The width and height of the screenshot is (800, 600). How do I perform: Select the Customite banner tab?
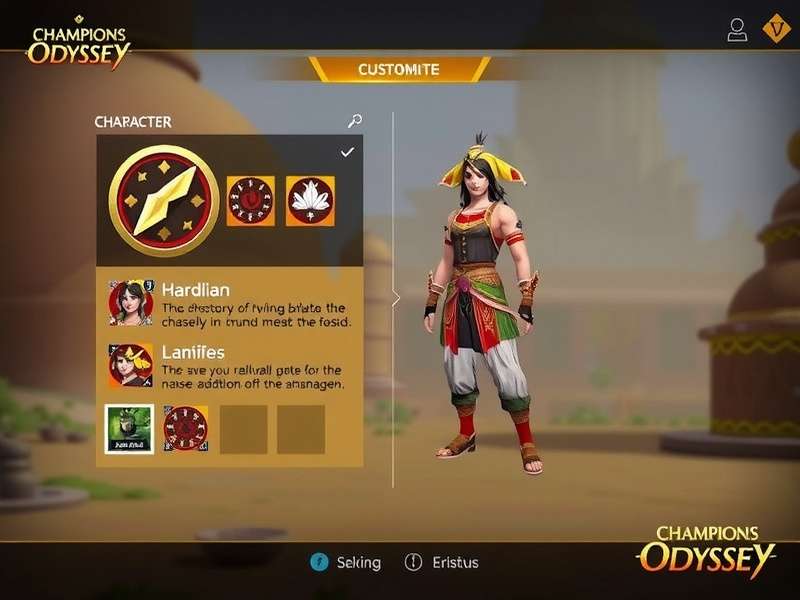click(x=399, y=69)
